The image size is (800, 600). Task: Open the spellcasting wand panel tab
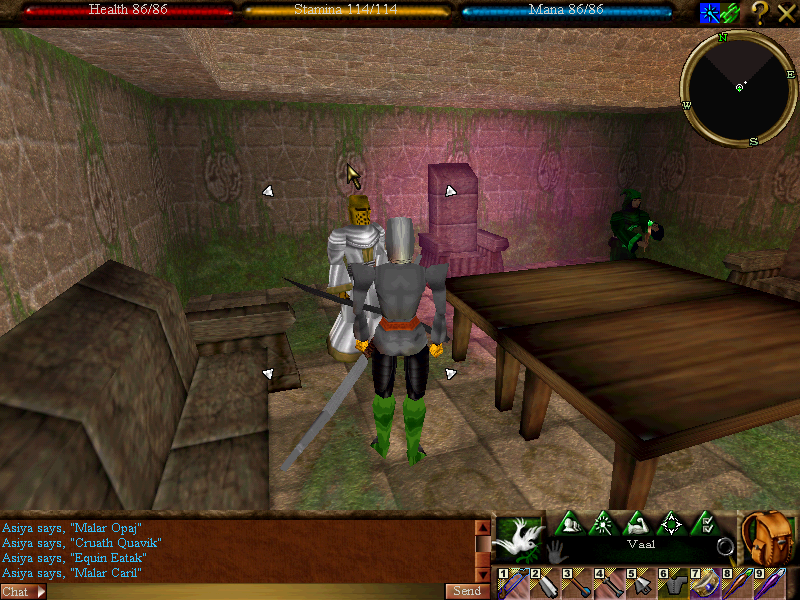(x=604, y=523)
